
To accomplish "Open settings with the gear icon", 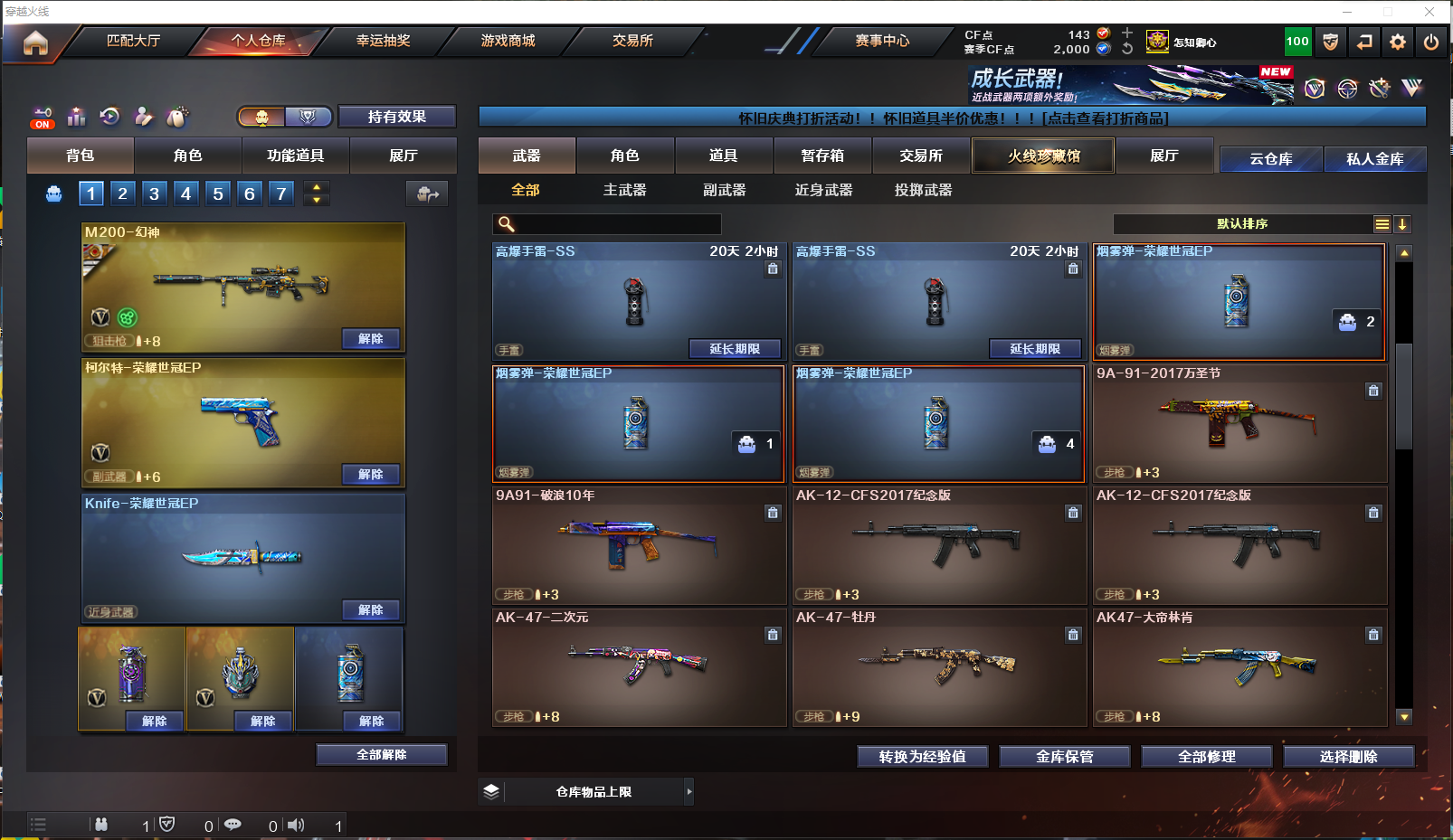I will (1398, 42).
